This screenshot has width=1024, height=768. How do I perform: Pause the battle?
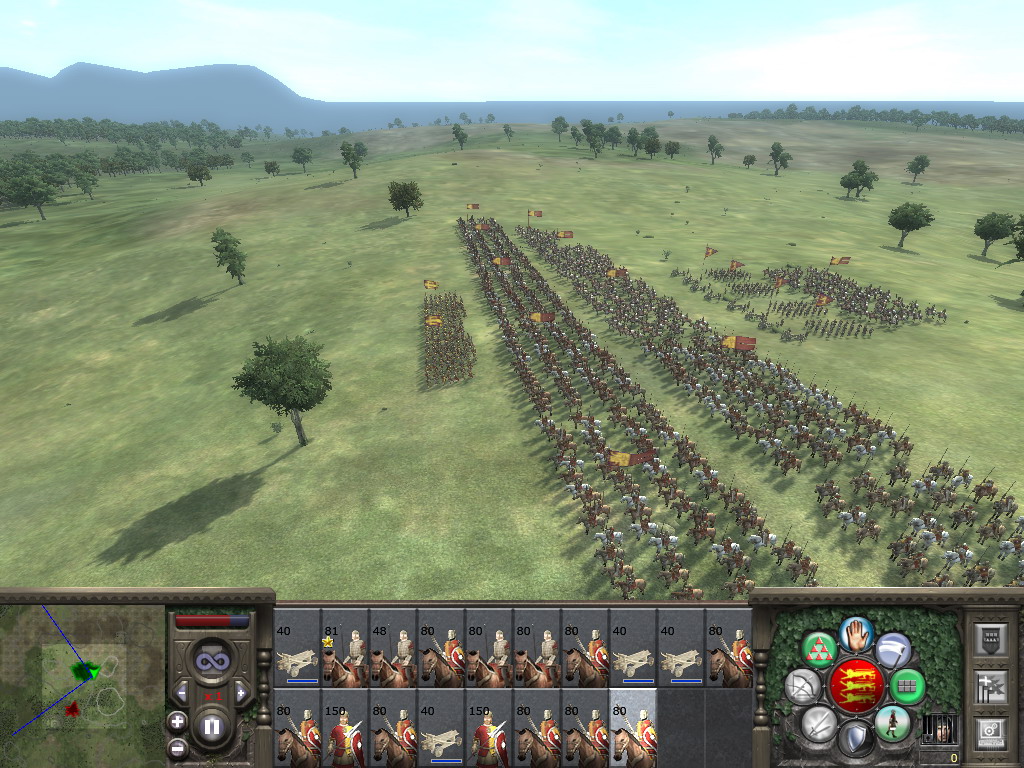(212, 727)
